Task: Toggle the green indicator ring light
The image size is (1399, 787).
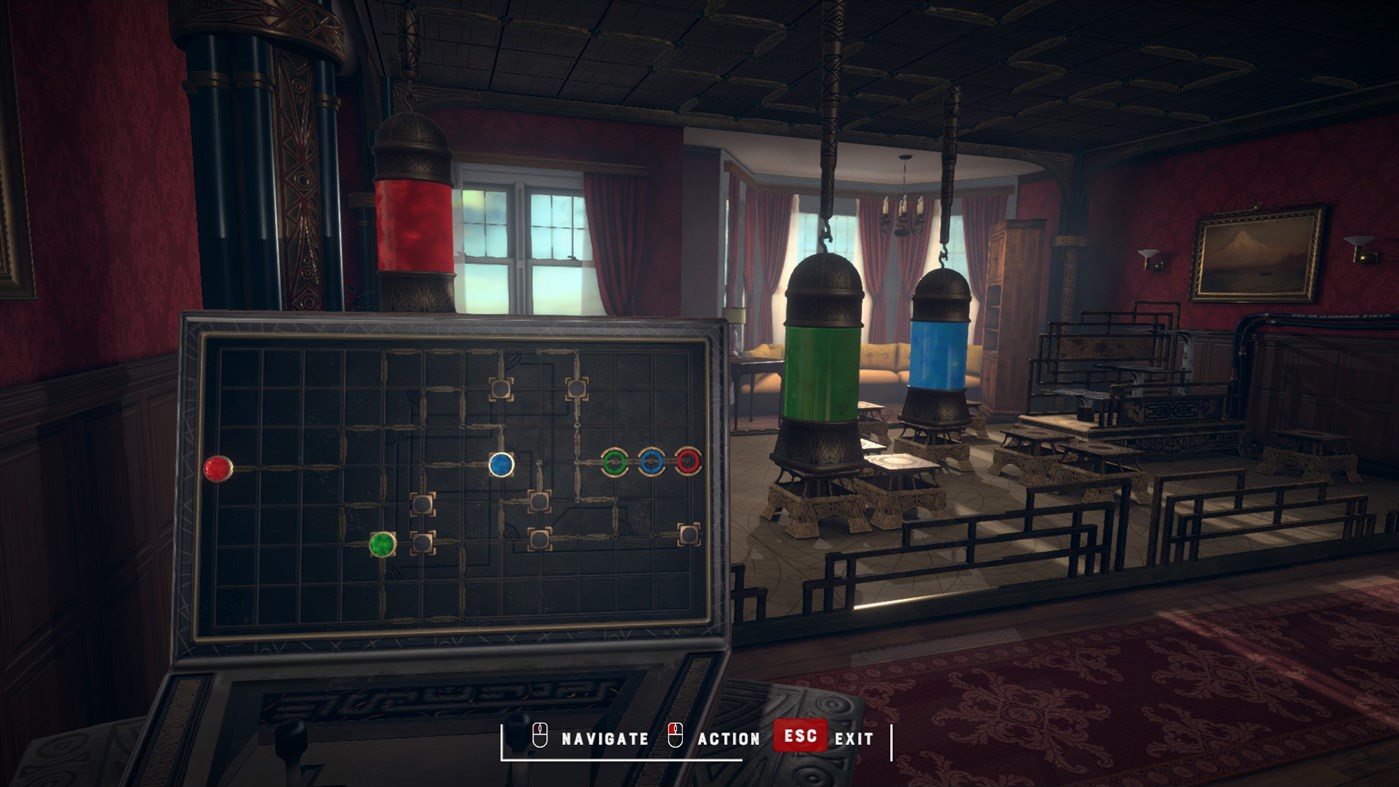Action: tap(615, 462)
